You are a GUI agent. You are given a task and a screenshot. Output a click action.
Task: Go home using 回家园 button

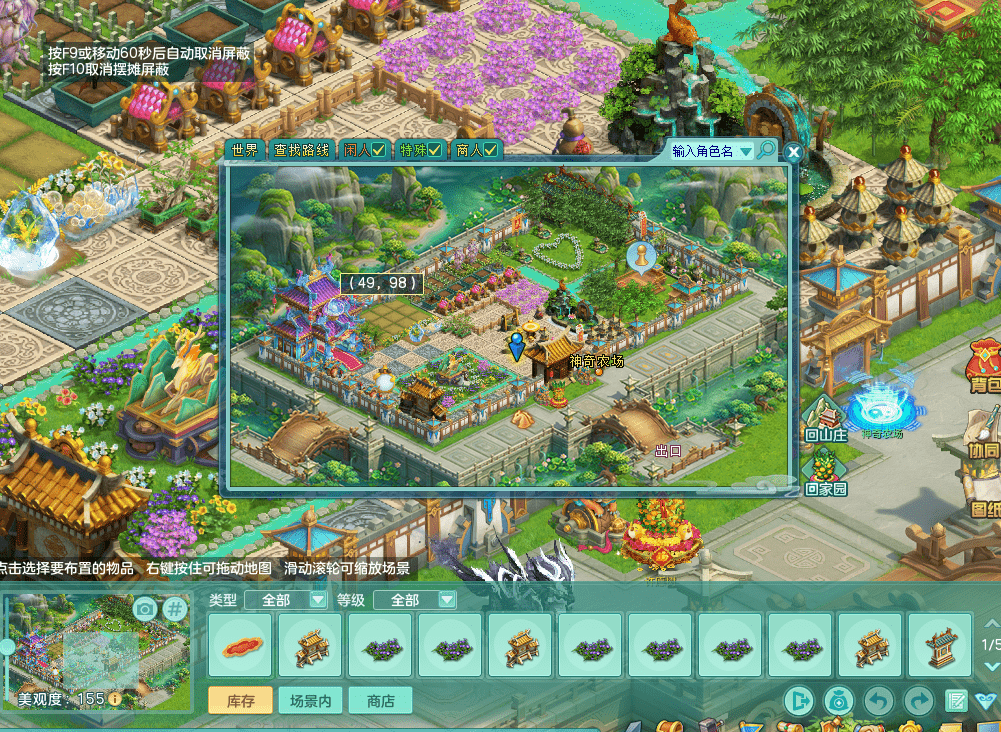tap(825, 474)
